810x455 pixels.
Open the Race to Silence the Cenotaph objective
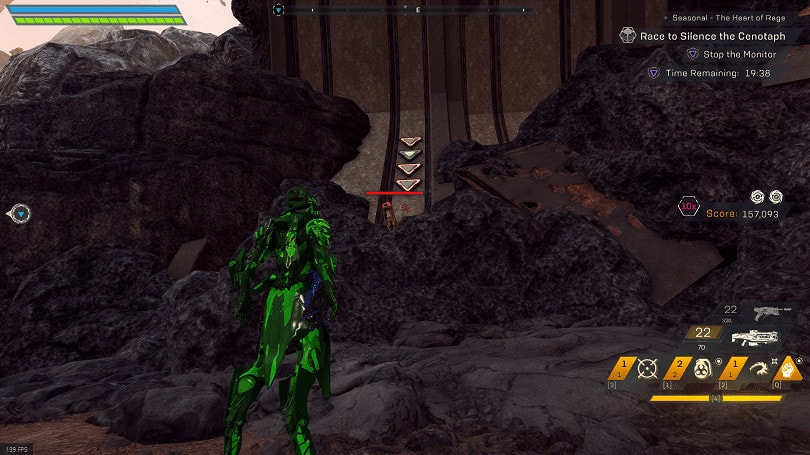coord(716,36)
